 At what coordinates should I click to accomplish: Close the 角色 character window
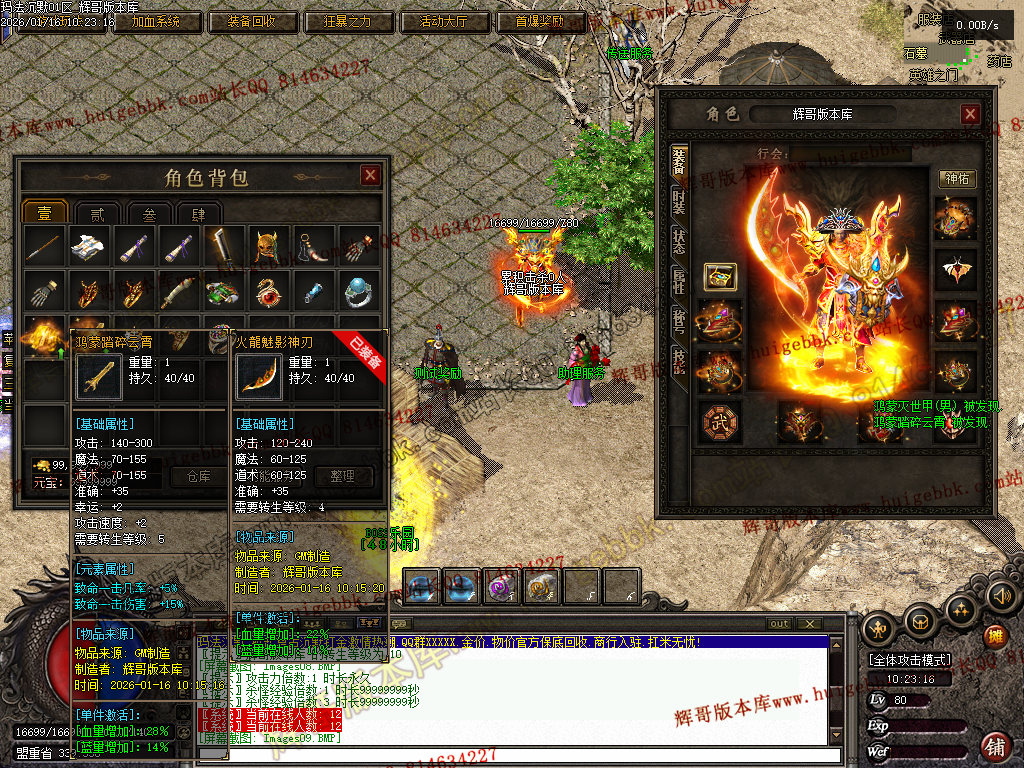pos(970,114)
